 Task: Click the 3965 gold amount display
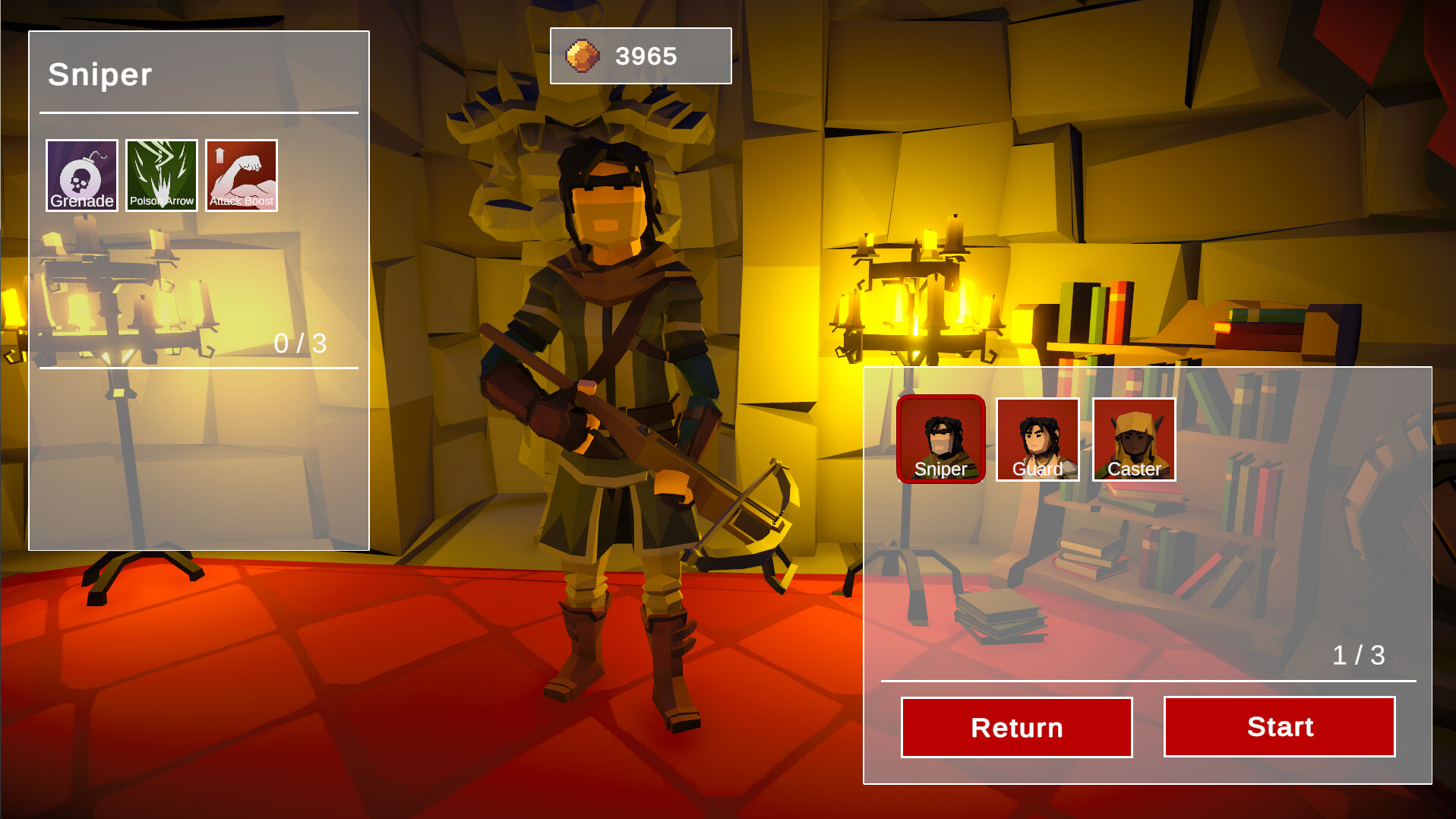click(x=646, y=54)
